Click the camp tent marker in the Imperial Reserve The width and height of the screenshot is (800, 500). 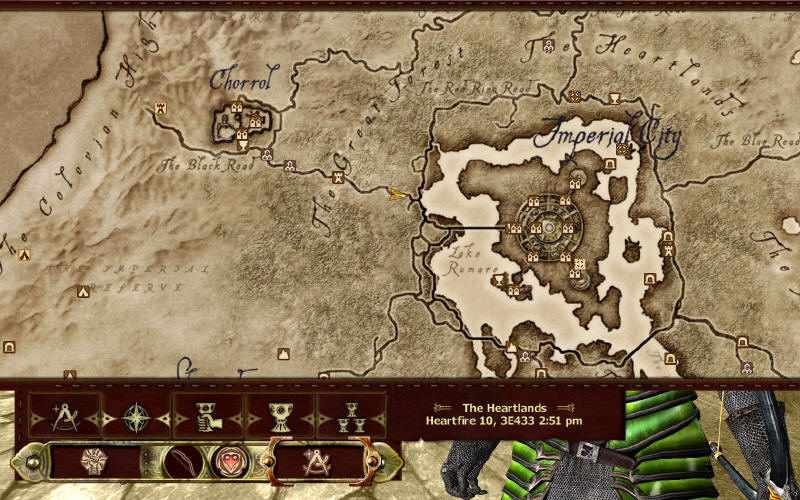83,292
